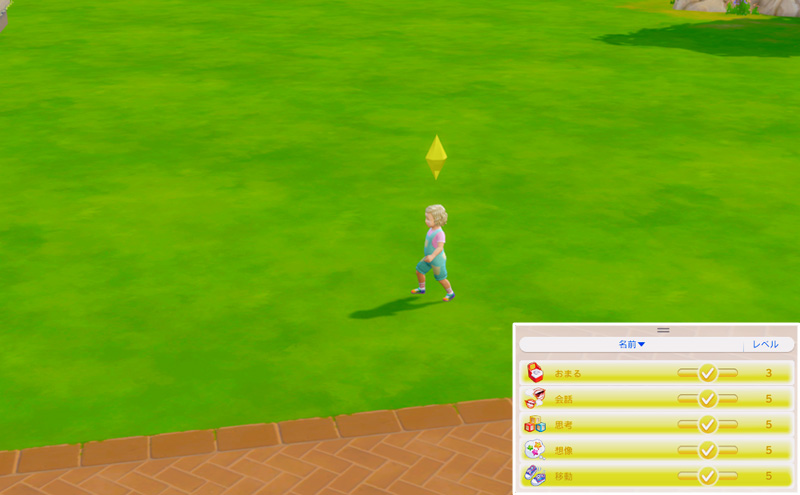Select the 会話 communication skill row
Image resolution: width=800 pixels, height=495 pixels.
[x=656, y=399]
